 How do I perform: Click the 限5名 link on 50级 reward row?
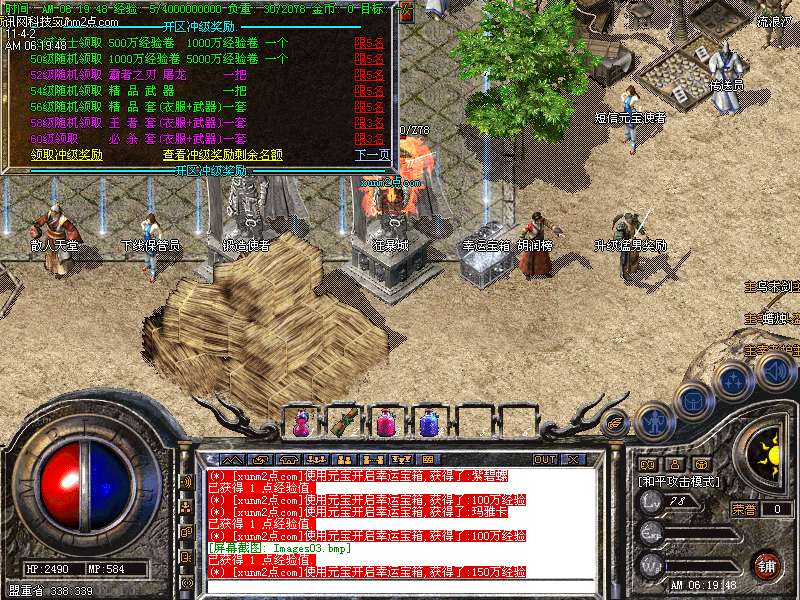coord(369,59)
